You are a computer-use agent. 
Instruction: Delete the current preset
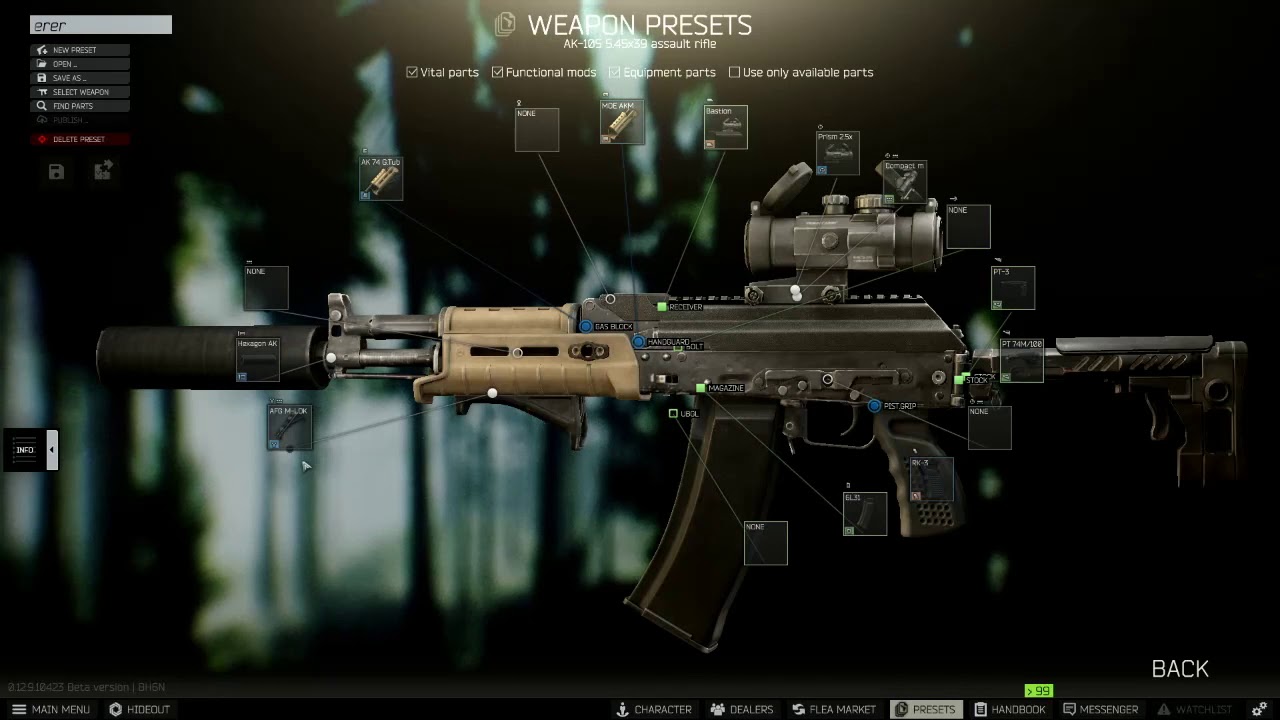[78, 139]
